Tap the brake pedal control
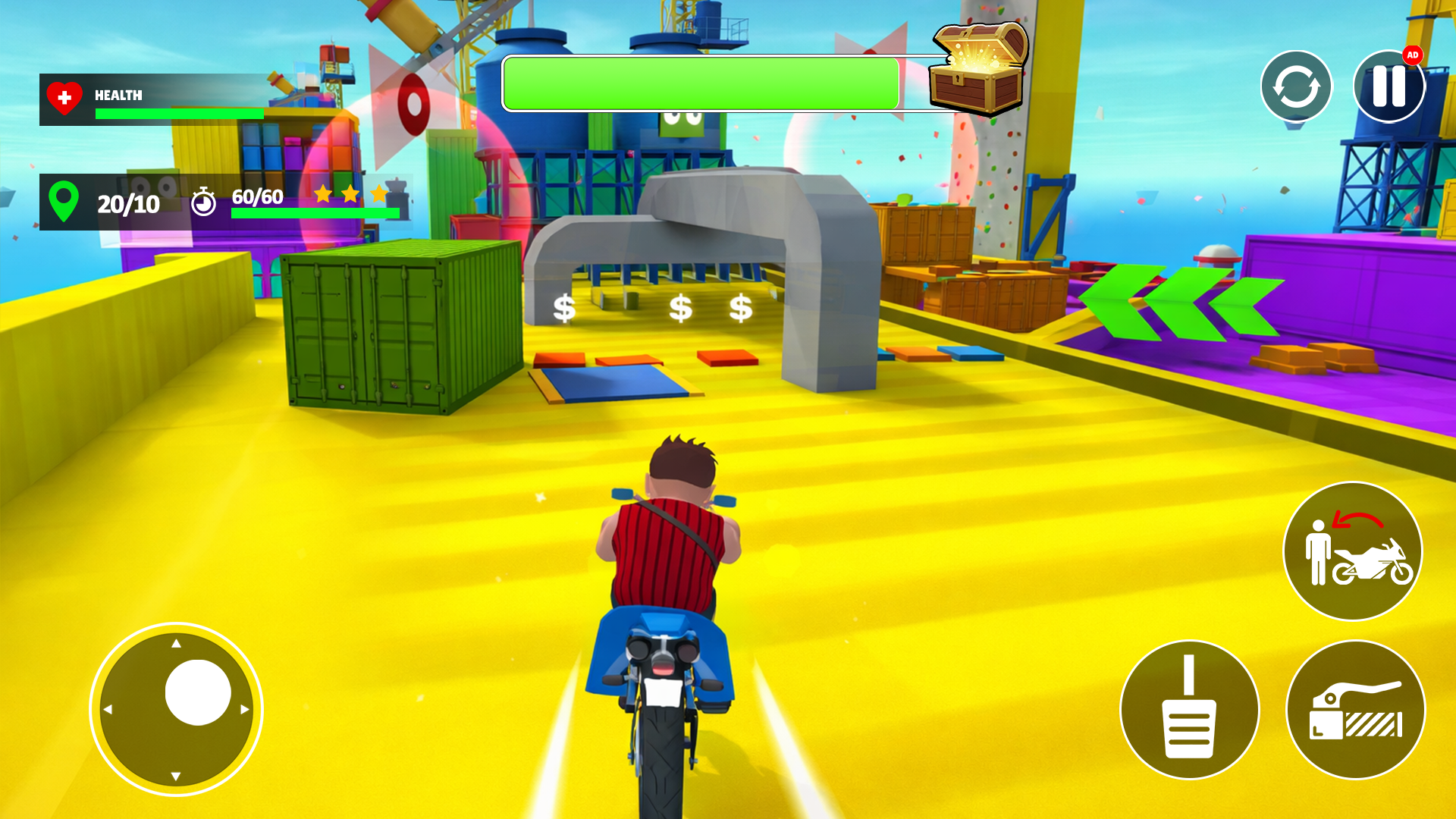Image resolution: width=1456 pixels, height=819 pixels. (1191, 708)
